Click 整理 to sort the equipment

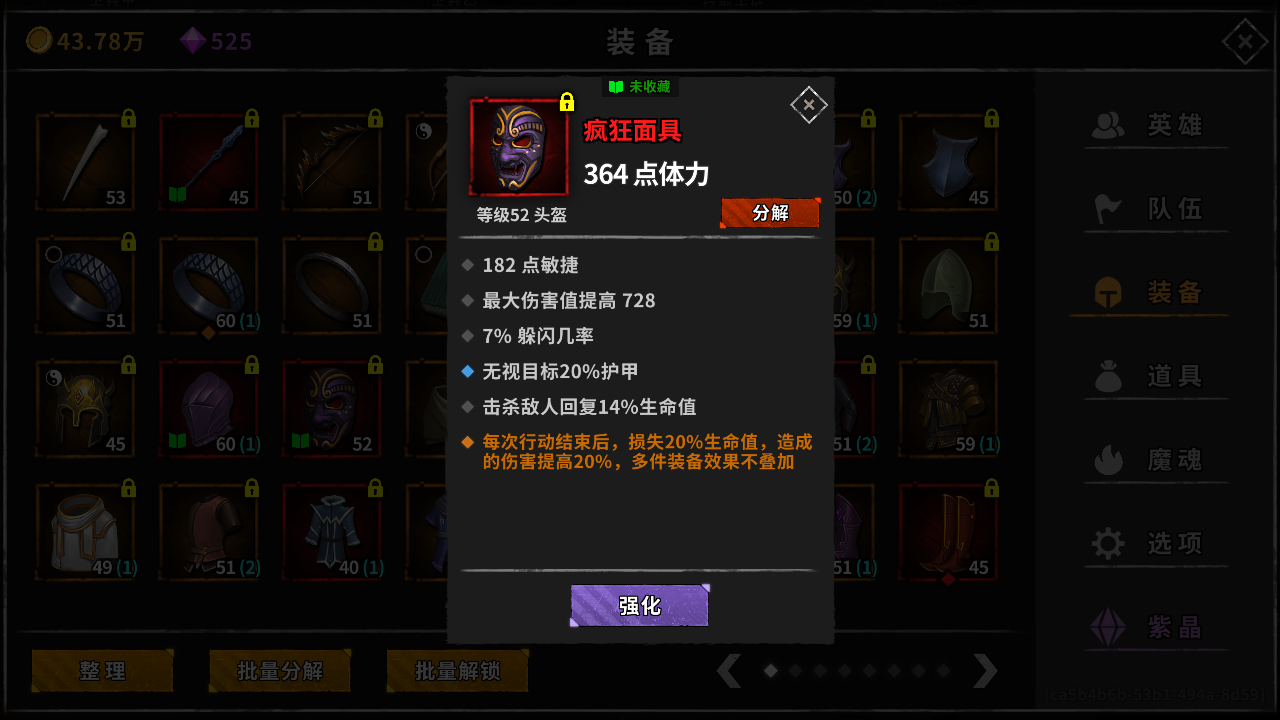(102, 671)
